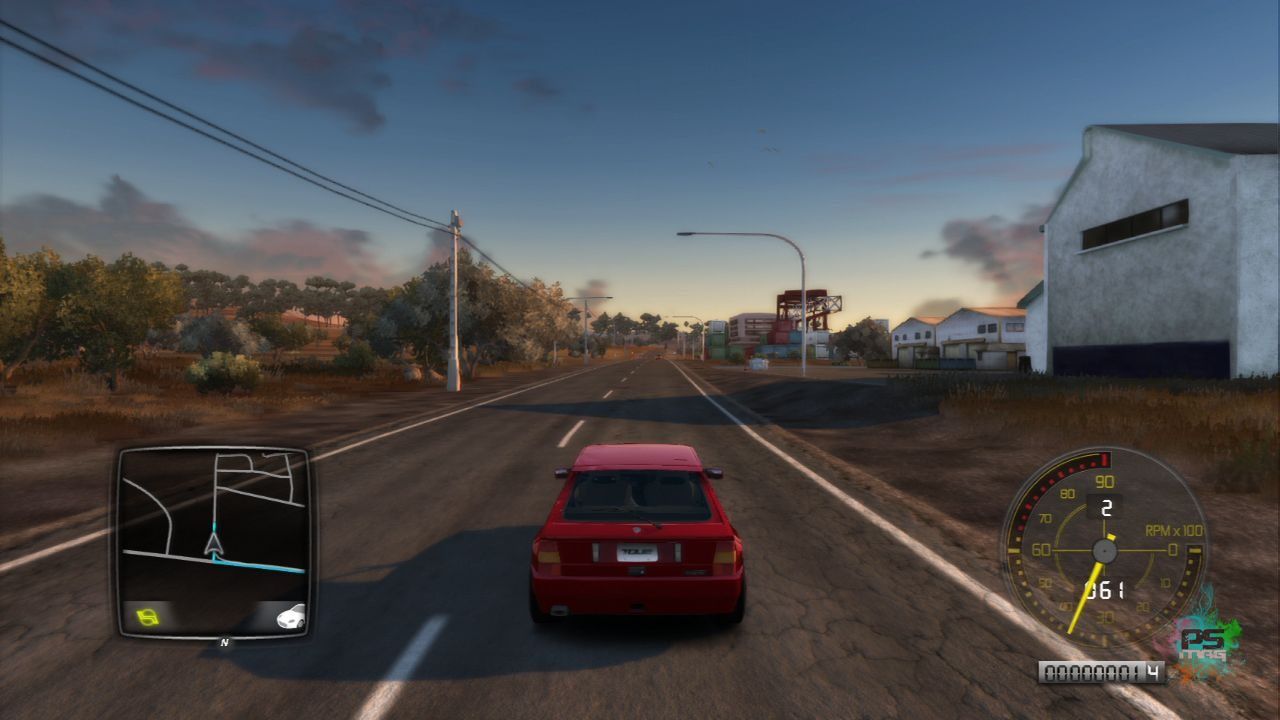This screenshot has height=720, width=1280.
Task: Click the player arrow marker on minimap
Action: (213, 543)
